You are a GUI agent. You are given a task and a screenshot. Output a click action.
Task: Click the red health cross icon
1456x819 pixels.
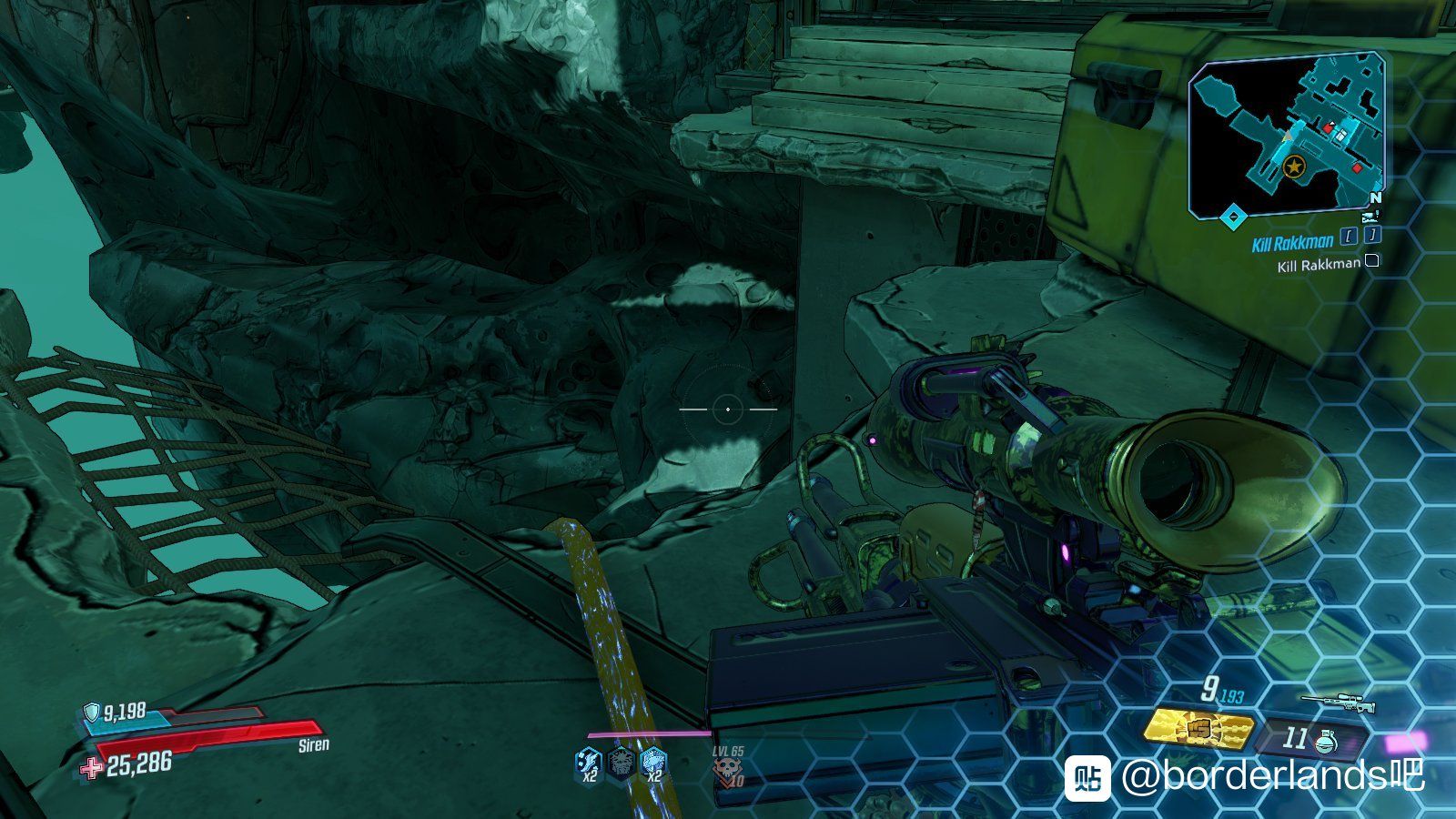[92, 768]
